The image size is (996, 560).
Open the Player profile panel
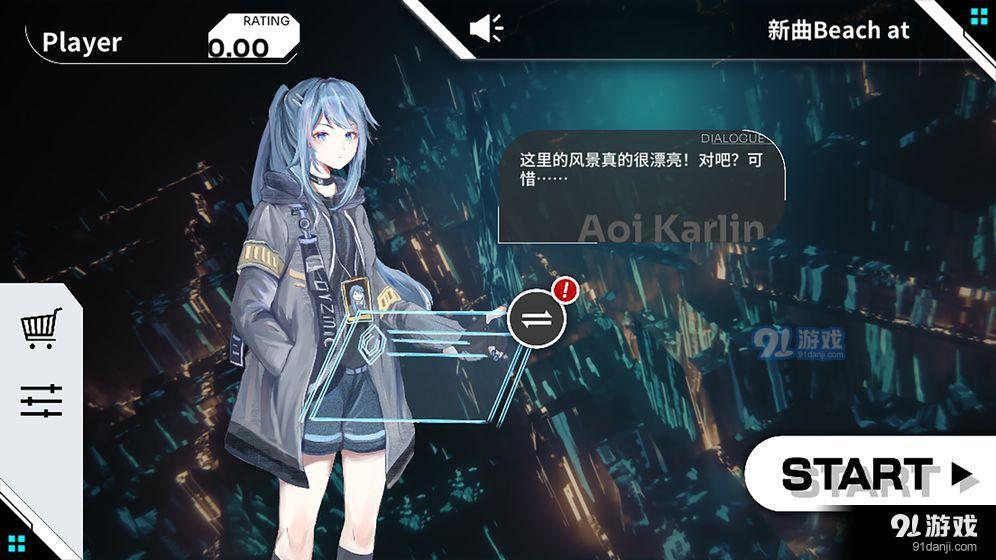click(x=82, y=42)
